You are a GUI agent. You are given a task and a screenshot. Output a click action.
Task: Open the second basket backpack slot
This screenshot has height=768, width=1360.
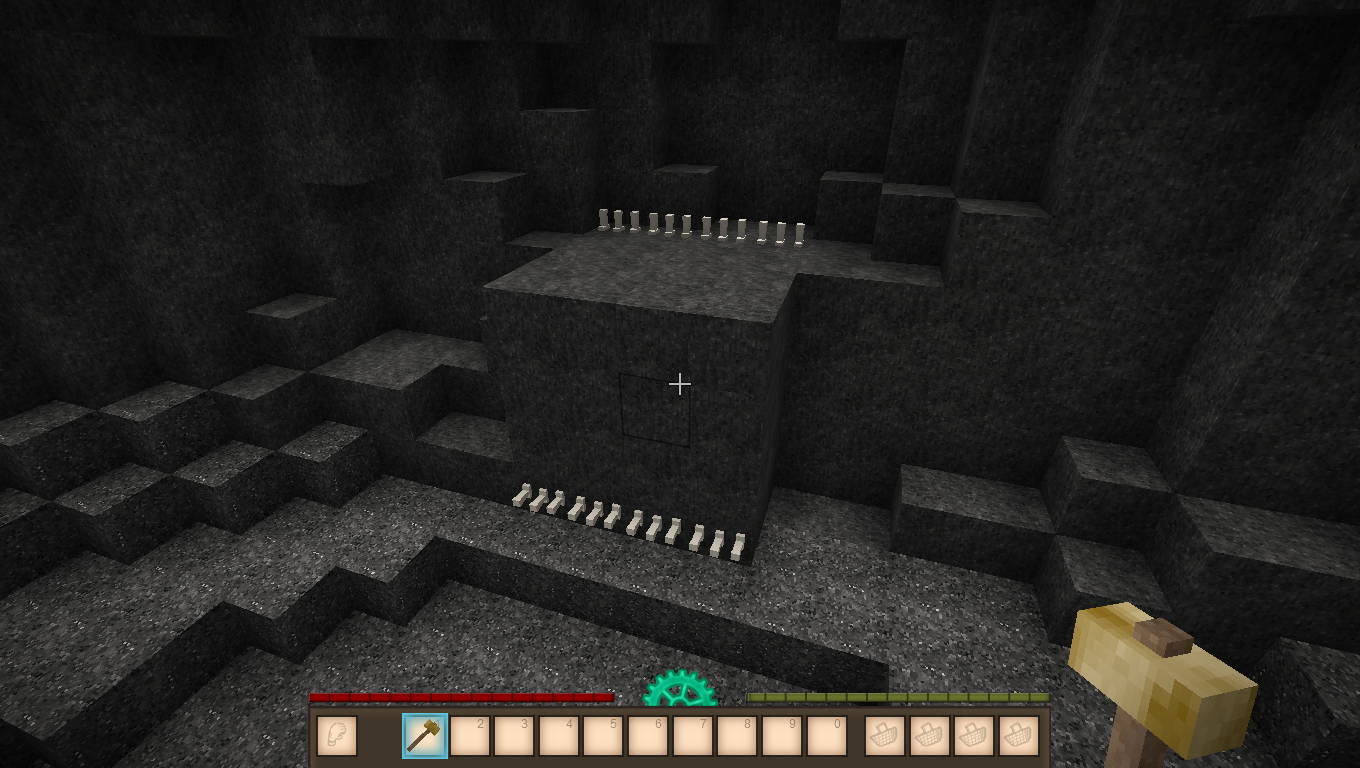coord(928,735)
